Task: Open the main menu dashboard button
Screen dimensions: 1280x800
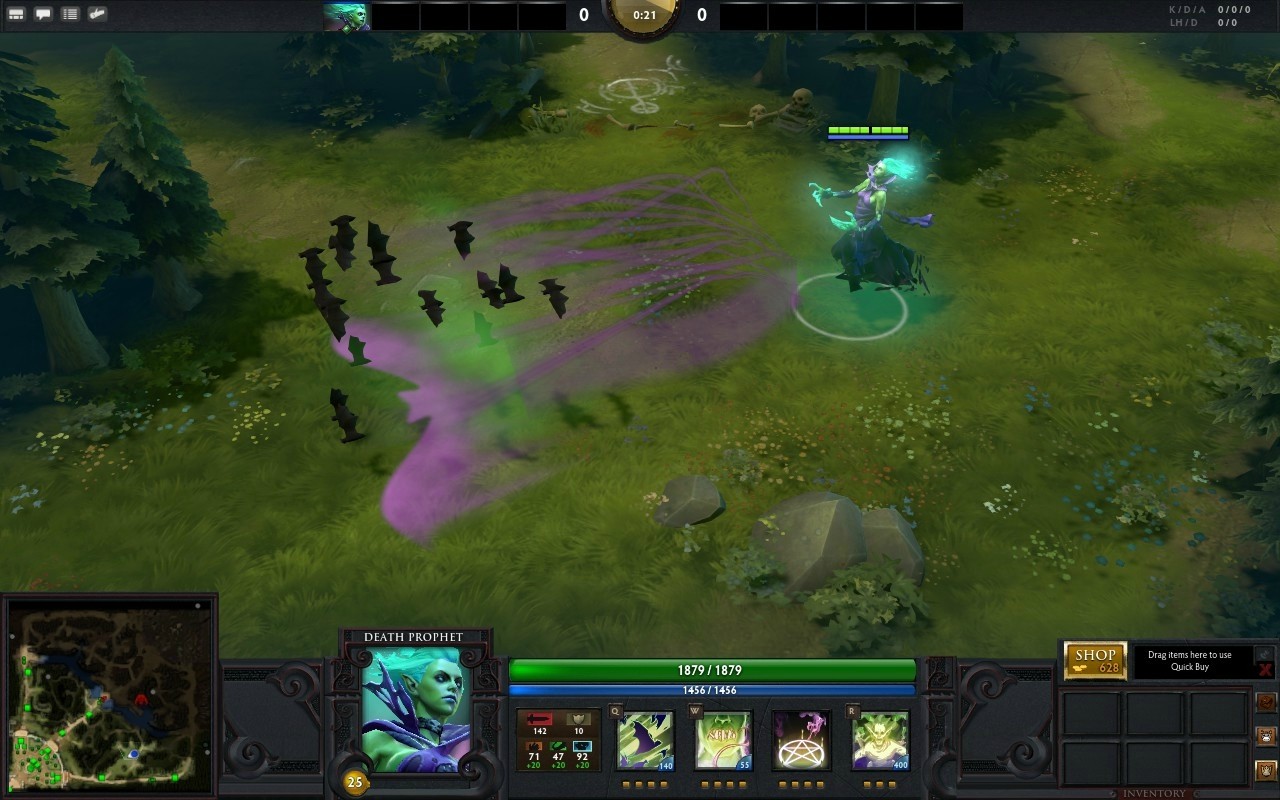Action: (16, 14)
